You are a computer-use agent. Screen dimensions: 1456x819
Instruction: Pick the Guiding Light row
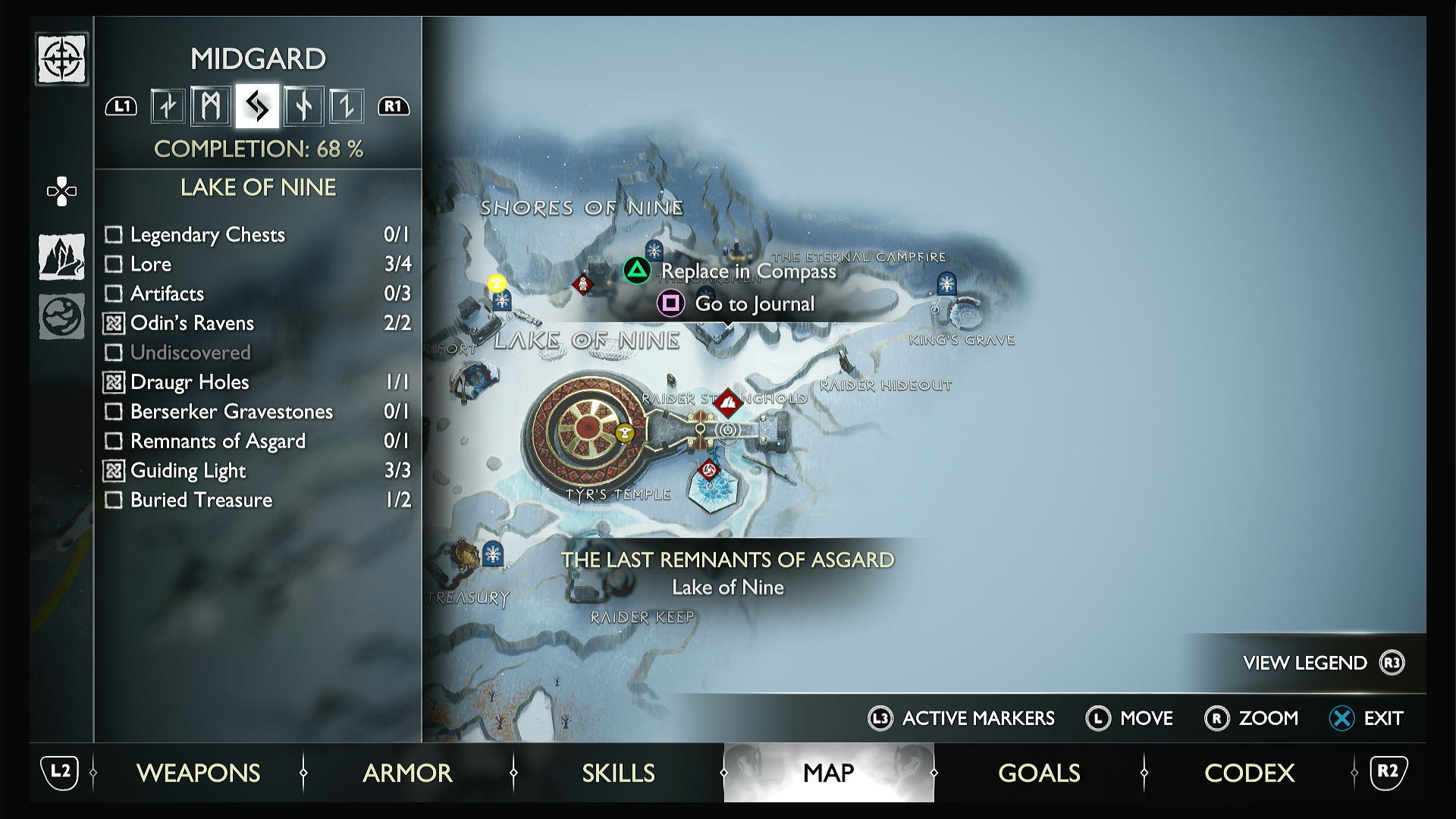click(188, 471)
